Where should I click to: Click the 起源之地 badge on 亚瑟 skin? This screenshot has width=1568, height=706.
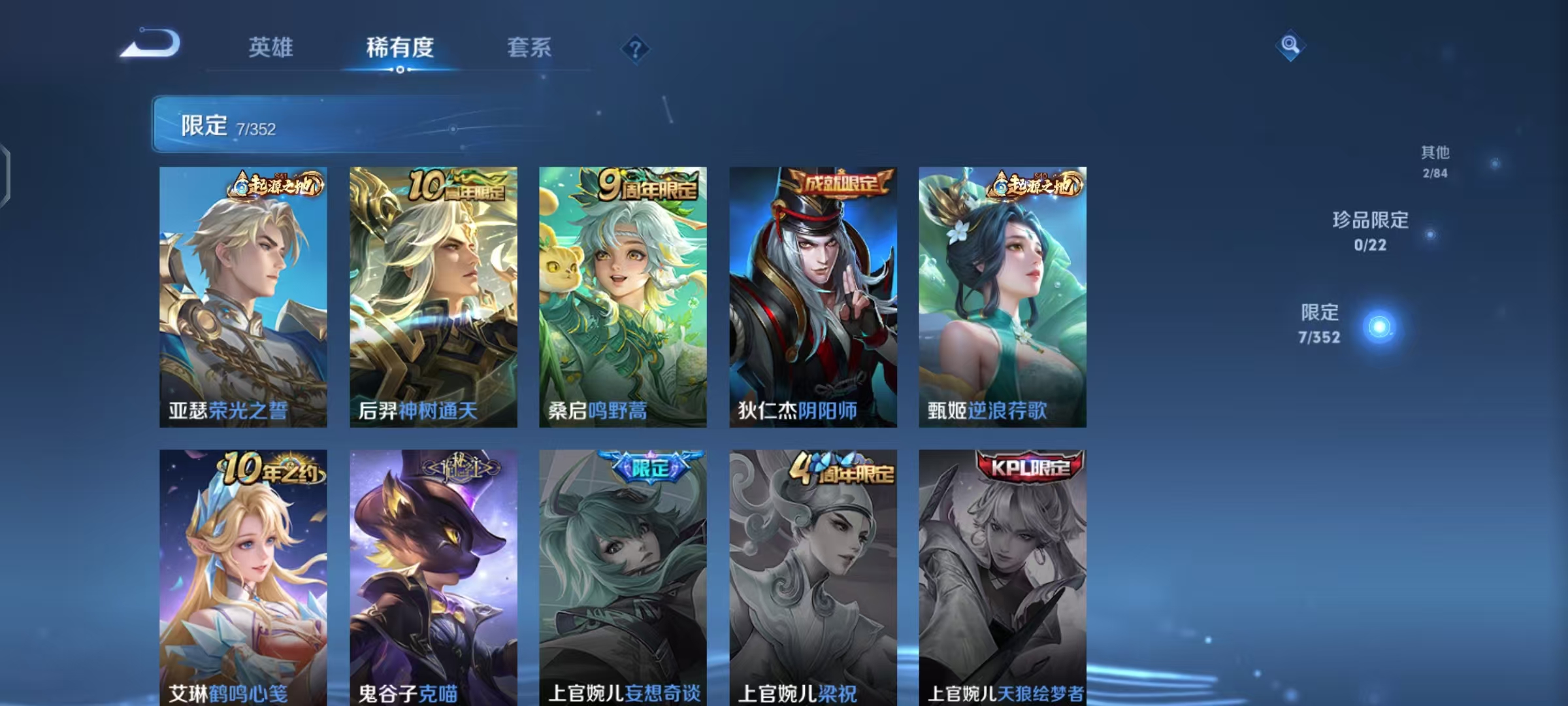point(274,186)
